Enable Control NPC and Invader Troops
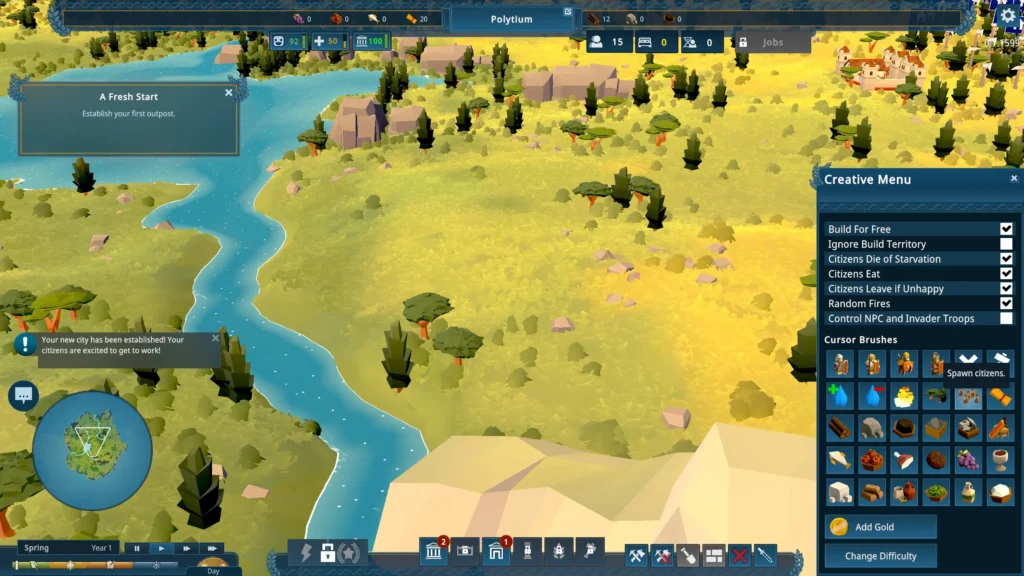The width and height of the screenshot is (1024, 576). point(1006,319)
